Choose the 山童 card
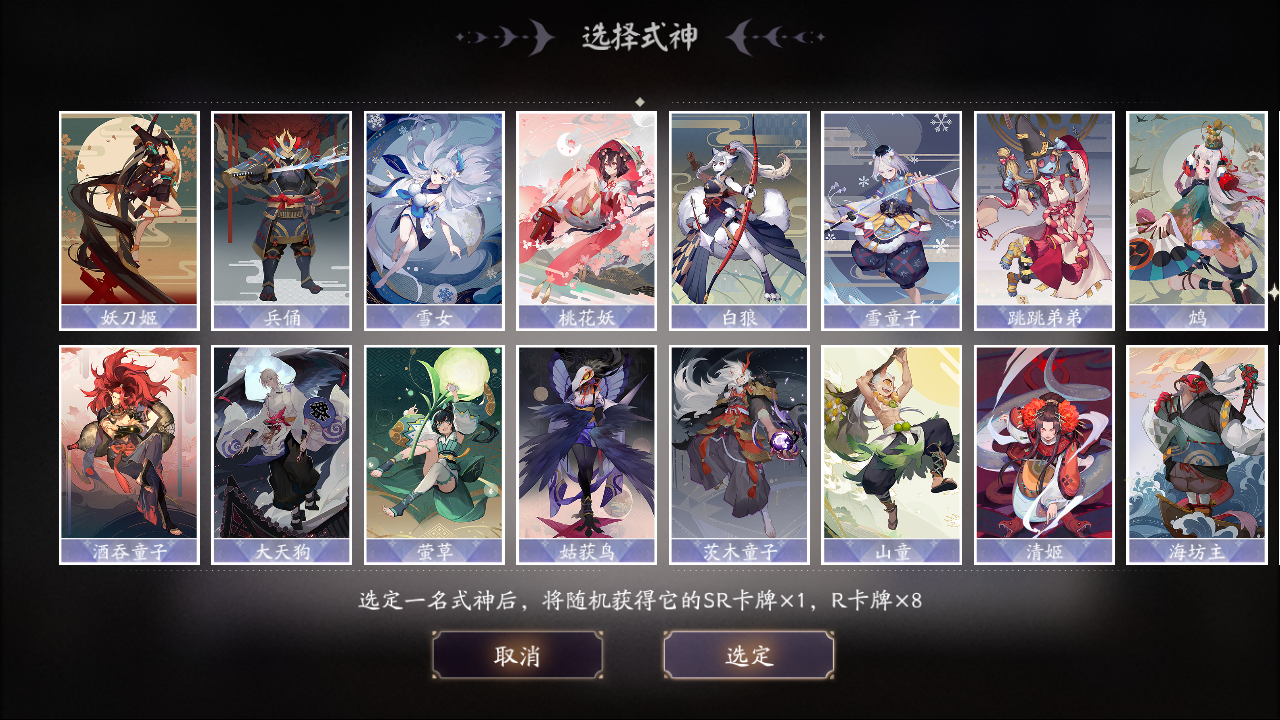Image resolution: width=1280 pixels, height=720 pixels. 893,450
